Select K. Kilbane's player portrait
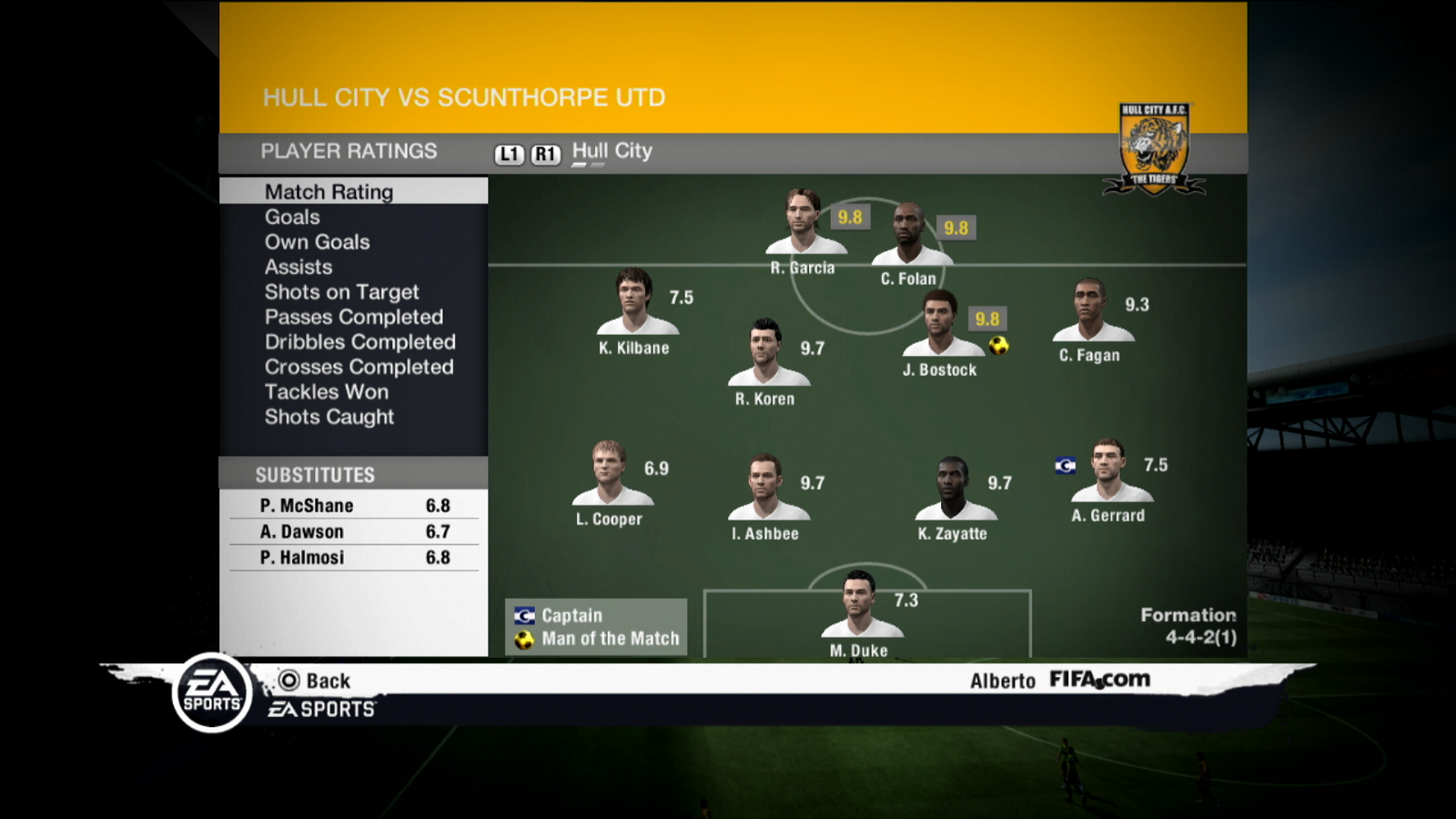Screen dimensions: 1456x819 635,301
